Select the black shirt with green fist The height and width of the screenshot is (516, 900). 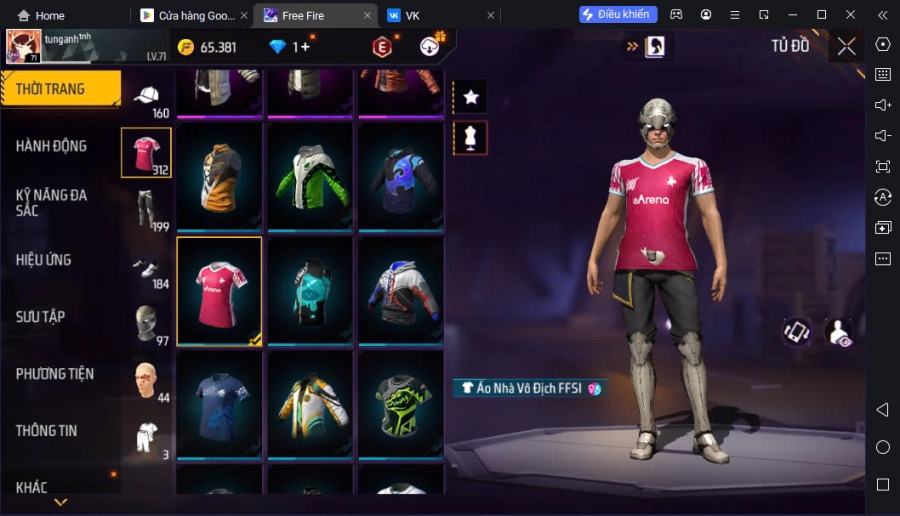[401, 405]
